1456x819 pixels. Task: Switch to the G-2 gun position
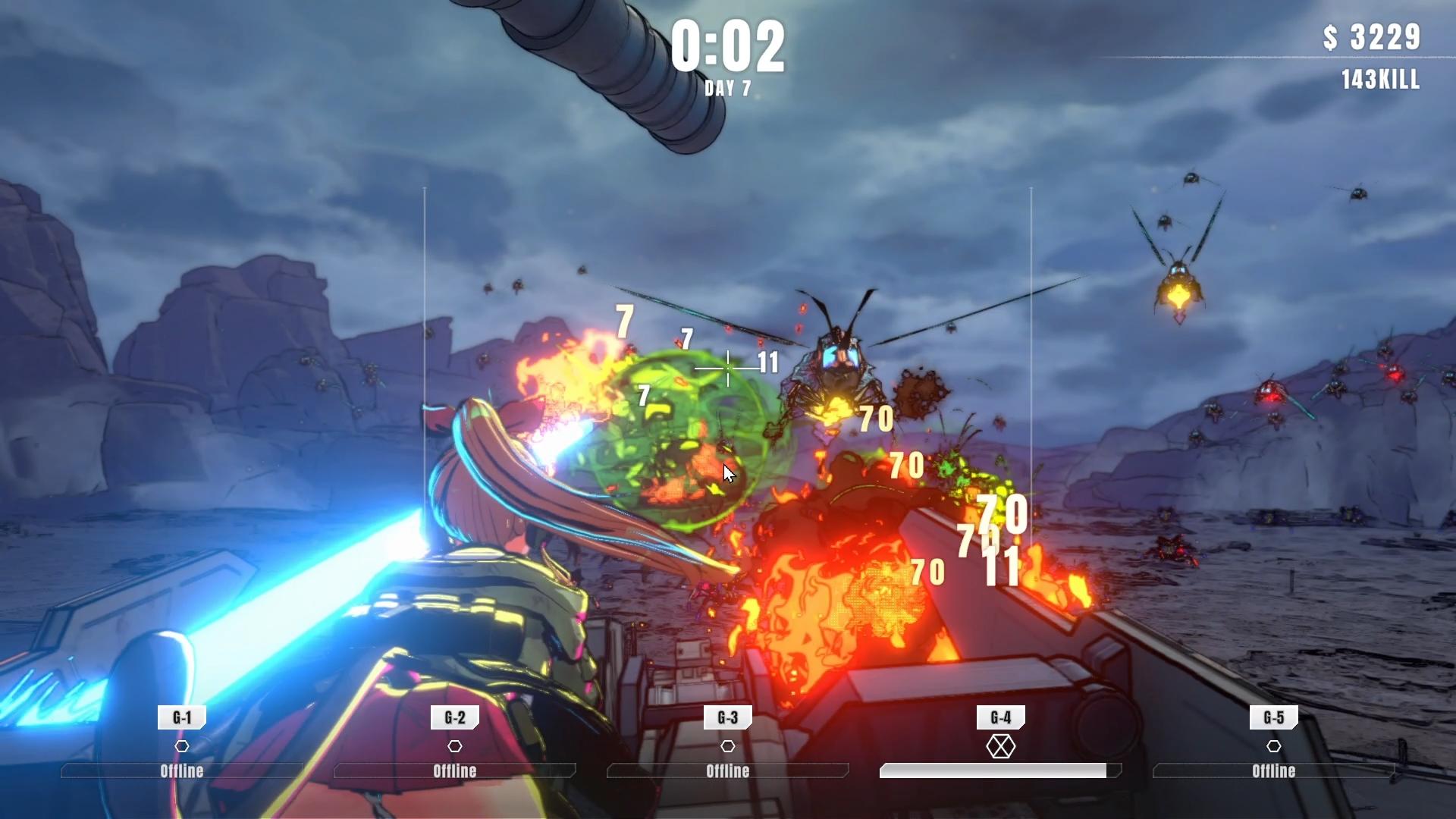click(455, 717)
